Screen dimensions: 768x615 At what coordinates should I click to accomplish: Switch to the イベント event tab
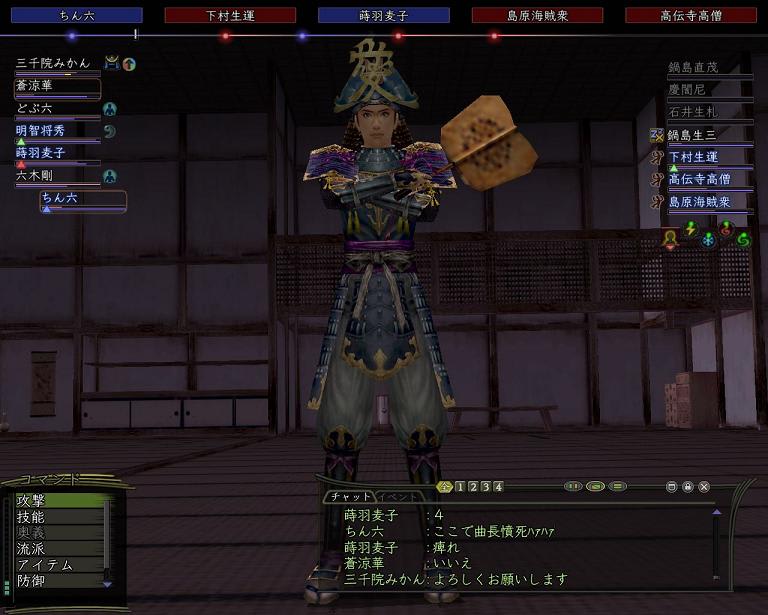pos(398,497)
